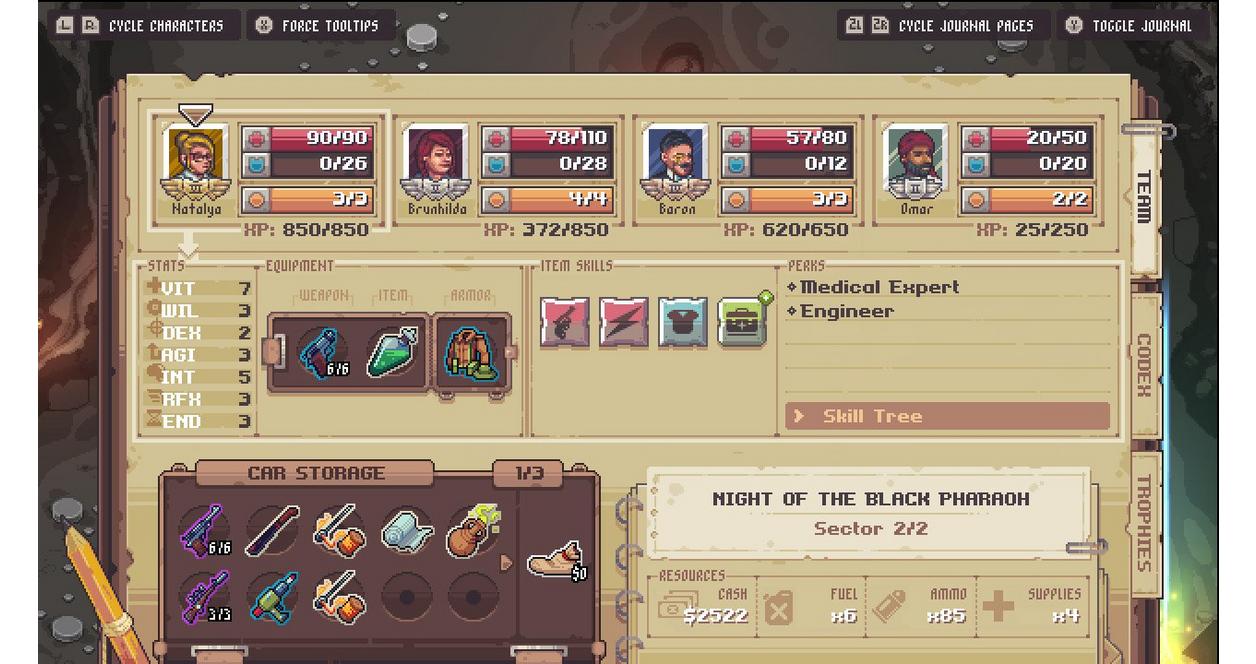The image size is (1256, 664).
Task: Switch to Omar's character portrait
Action: tap(916, 161)
